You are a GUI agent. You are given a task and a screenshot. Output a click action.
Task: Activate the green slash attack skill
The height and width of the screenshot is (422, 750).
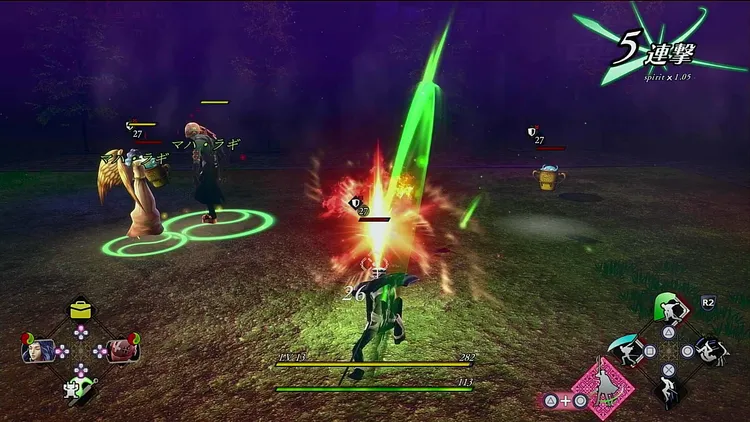tap(668, 308)
